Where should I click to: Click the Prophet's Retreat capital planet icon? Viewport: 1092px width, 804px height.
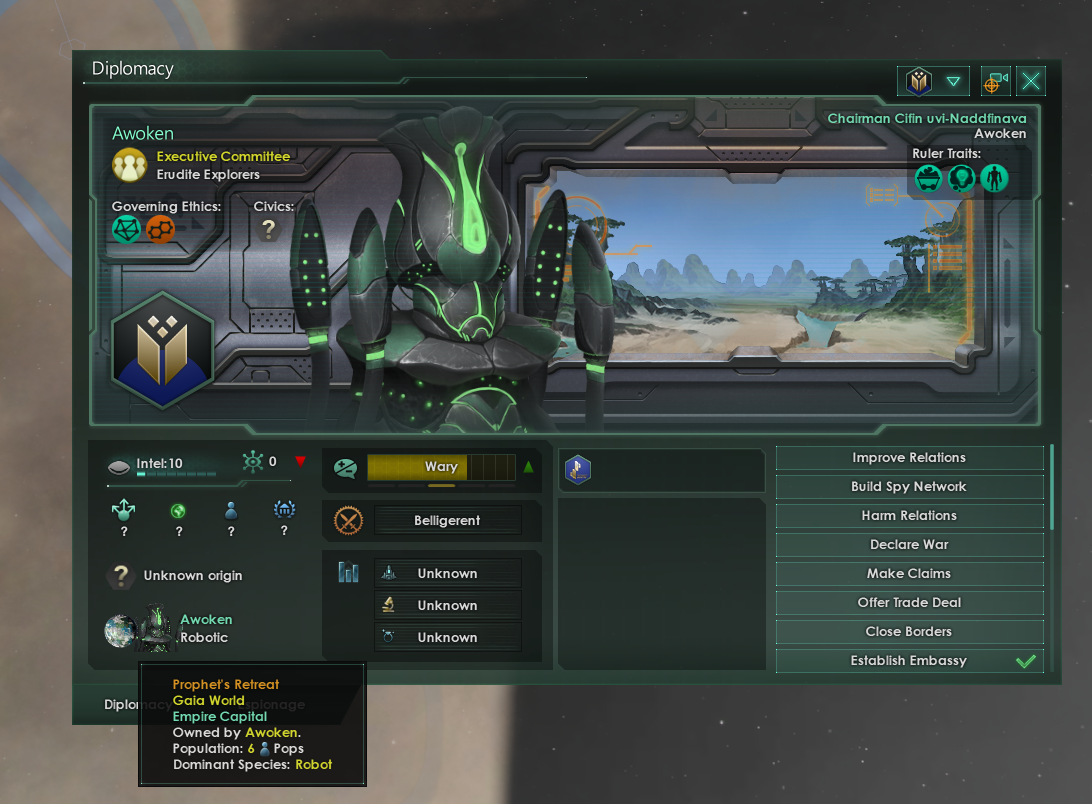[x=120, y=630]
